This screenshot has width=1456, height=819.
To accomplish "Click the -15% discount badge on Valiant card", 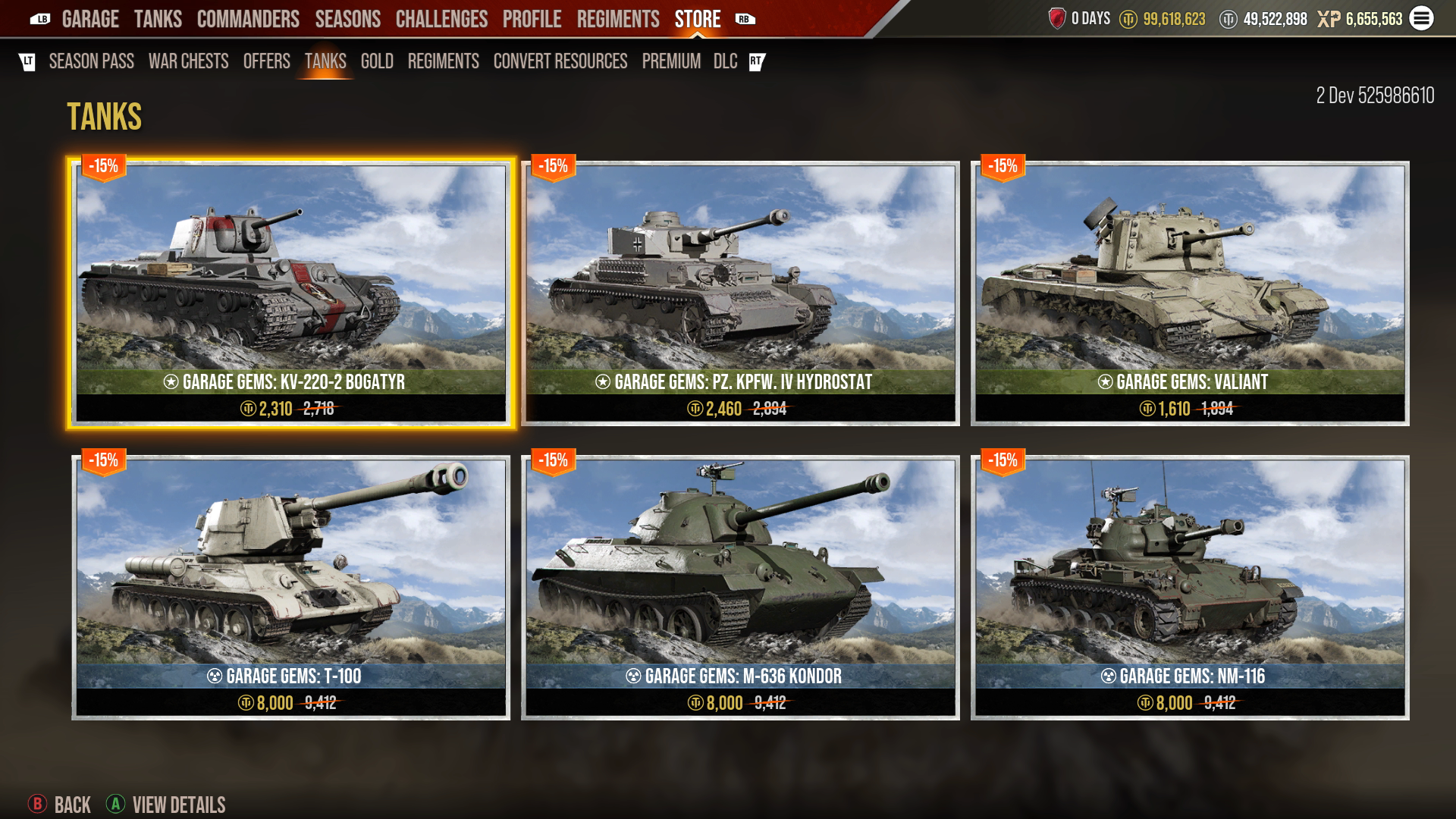I will tap(1003, 164).
